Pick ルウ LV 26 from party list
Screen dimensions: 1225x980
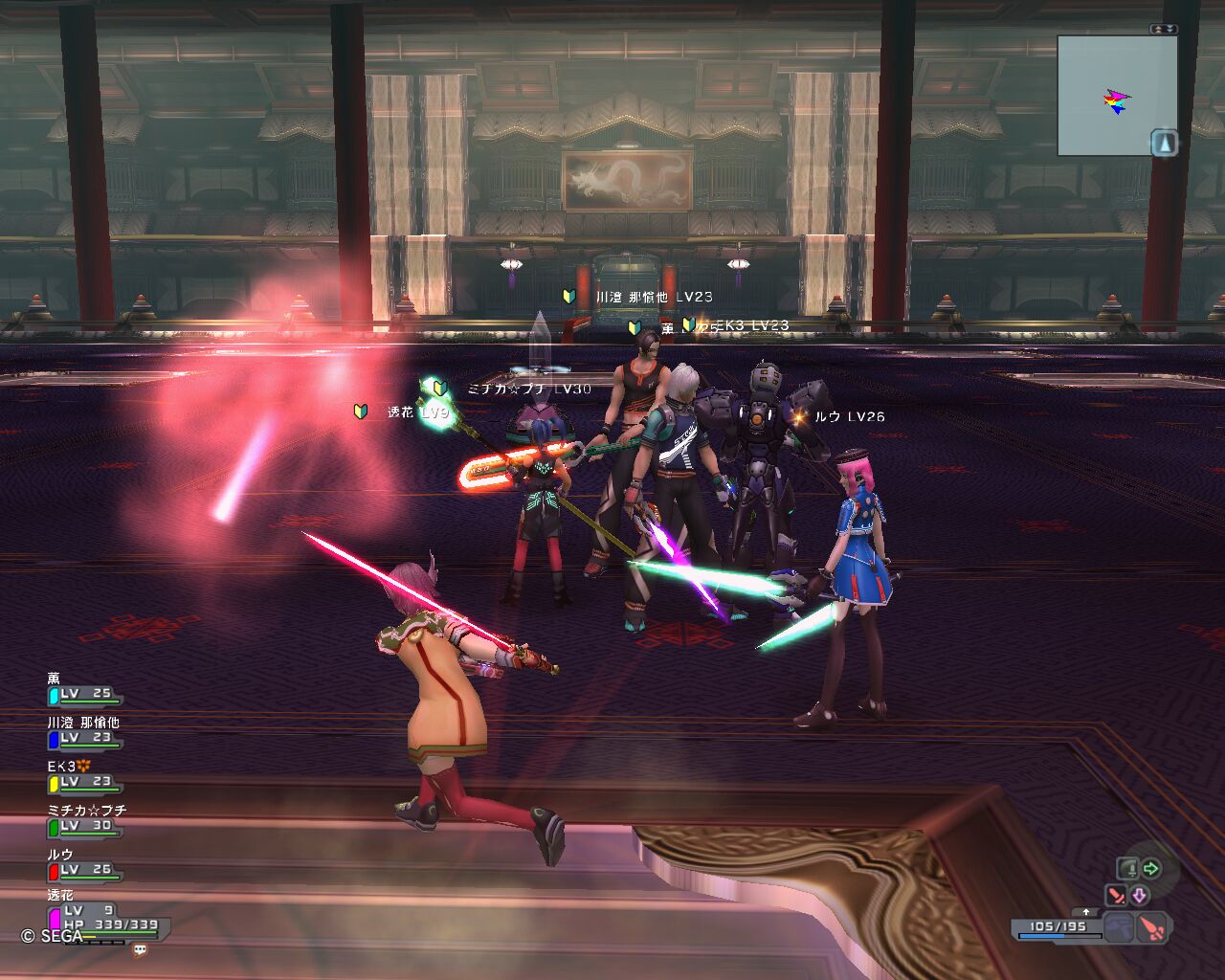84,869
